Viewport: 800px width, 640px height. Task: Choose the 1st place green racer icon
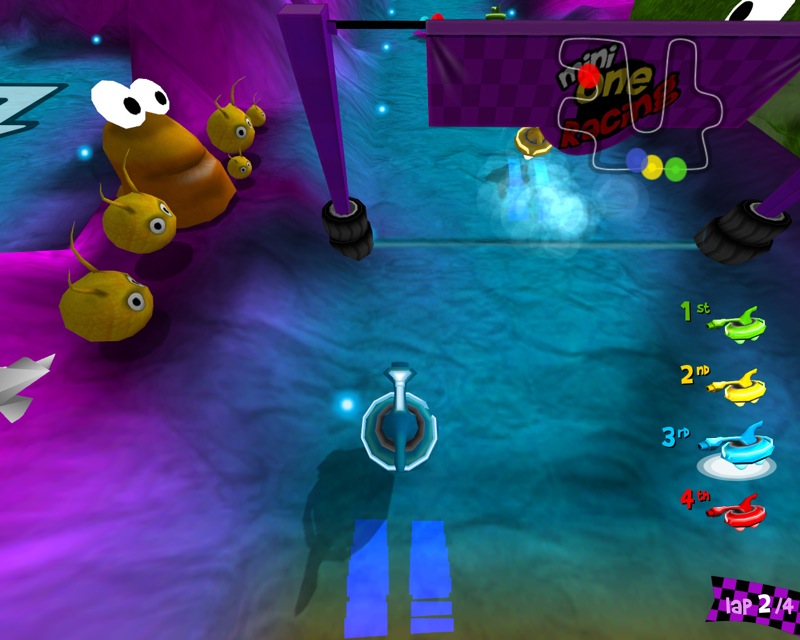click(x=745, y=324)
